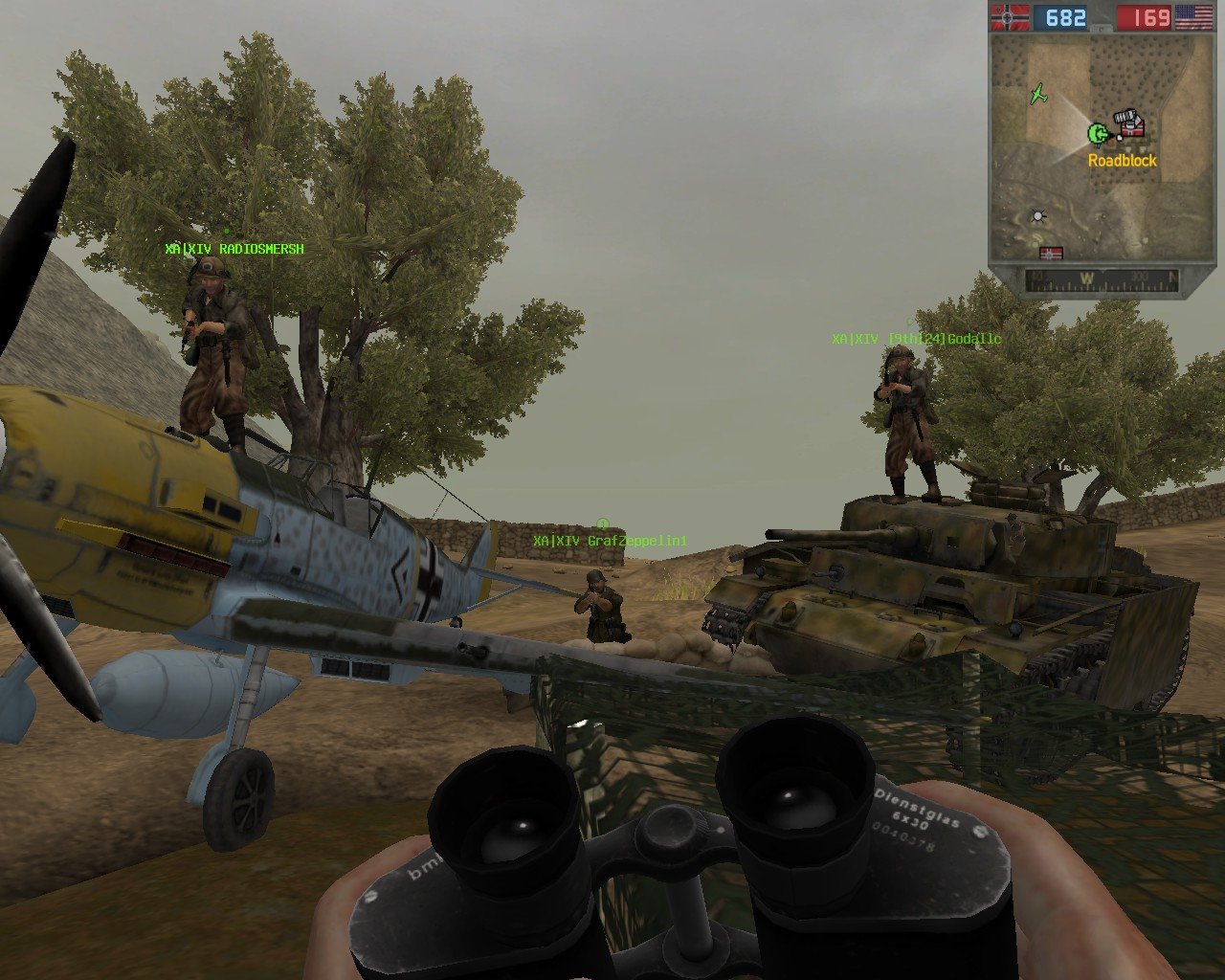Click the green player arrow on minimap
This screenshot has width=1225, height=980.
click(1099, 133)
